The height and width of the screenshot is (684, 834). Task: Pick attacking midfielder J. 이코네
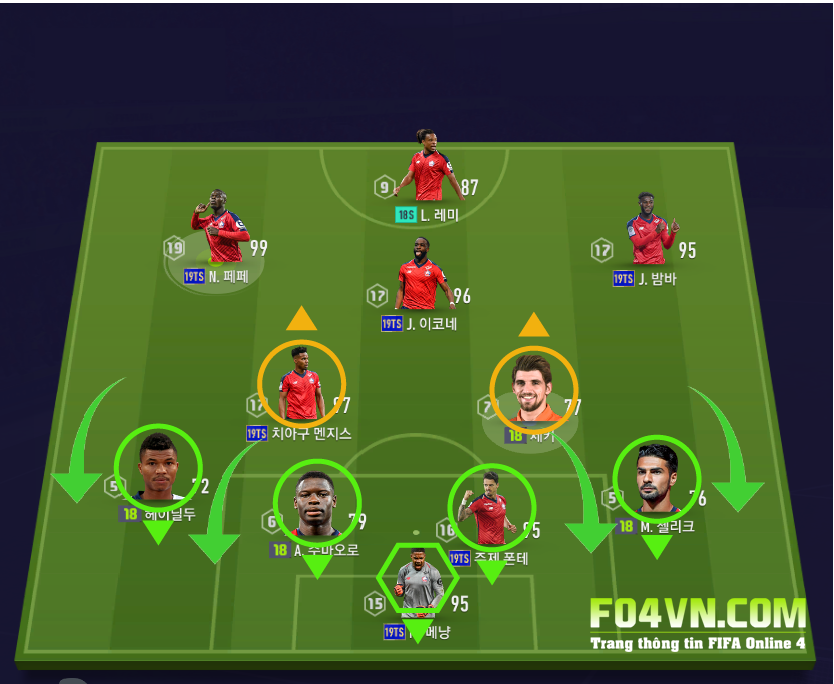[x=422, y=275]
